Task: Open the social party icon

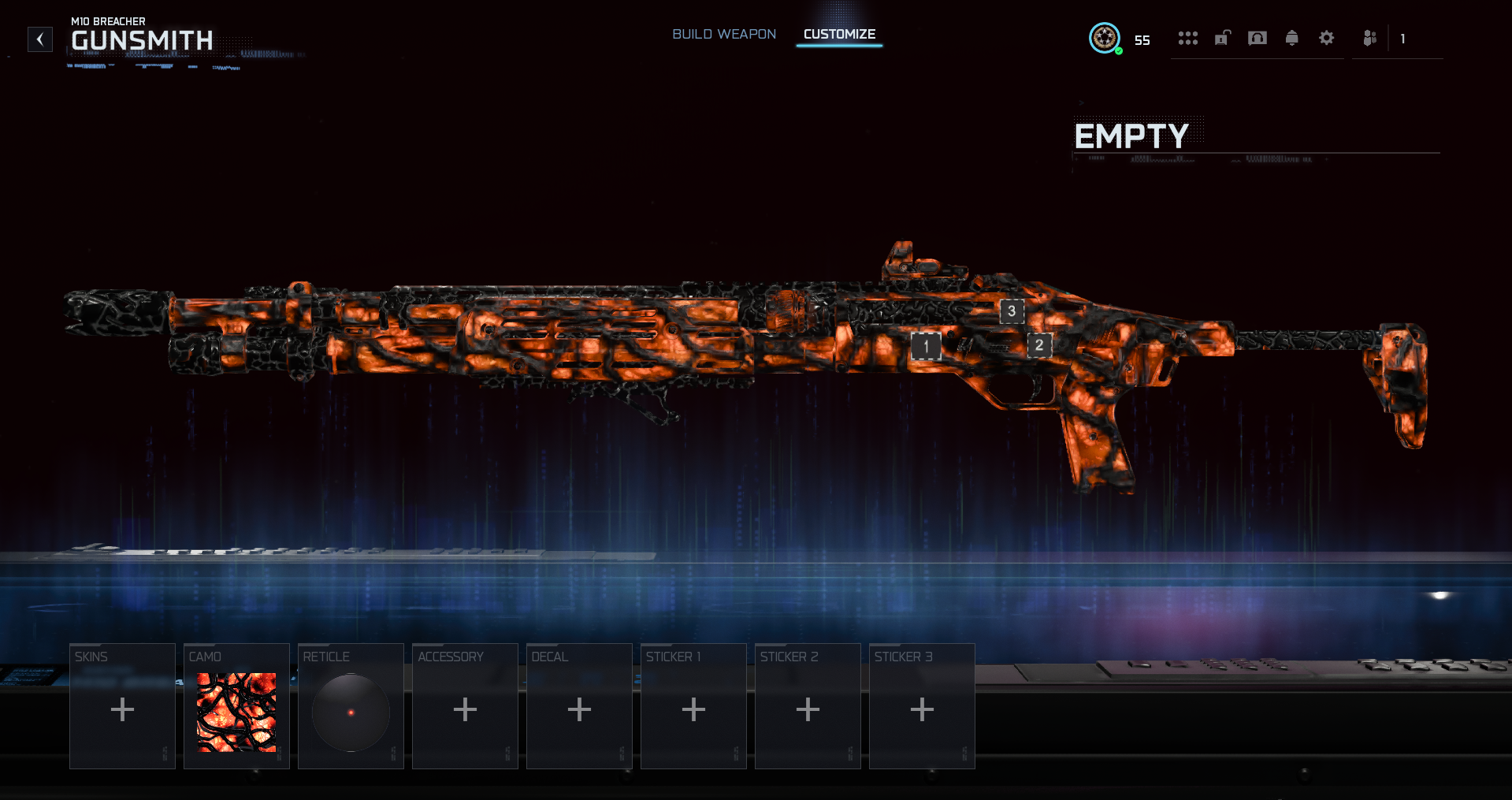Action: [x=1370, y=38]
